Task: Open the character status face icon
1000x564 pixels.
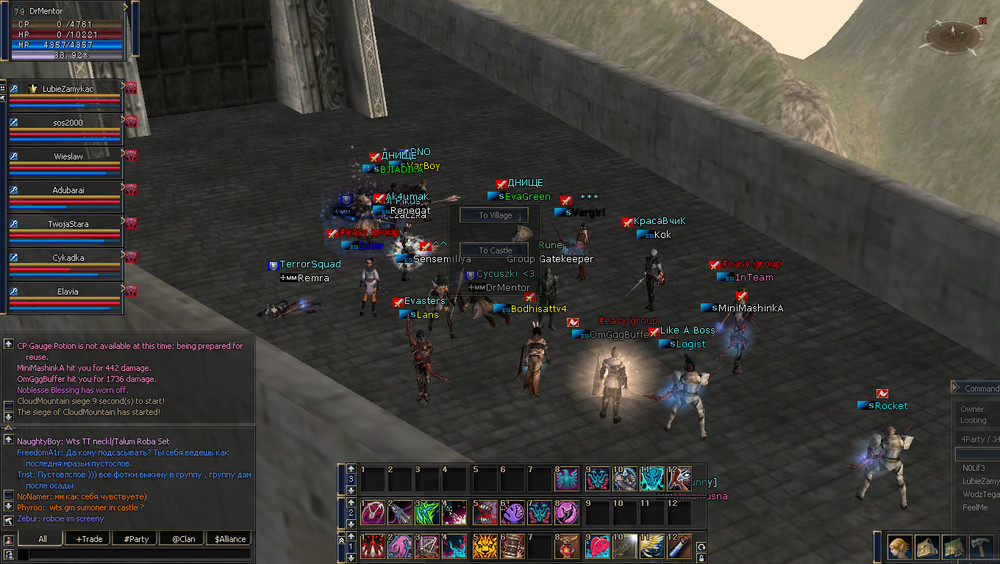Action: tap(900, 546)
